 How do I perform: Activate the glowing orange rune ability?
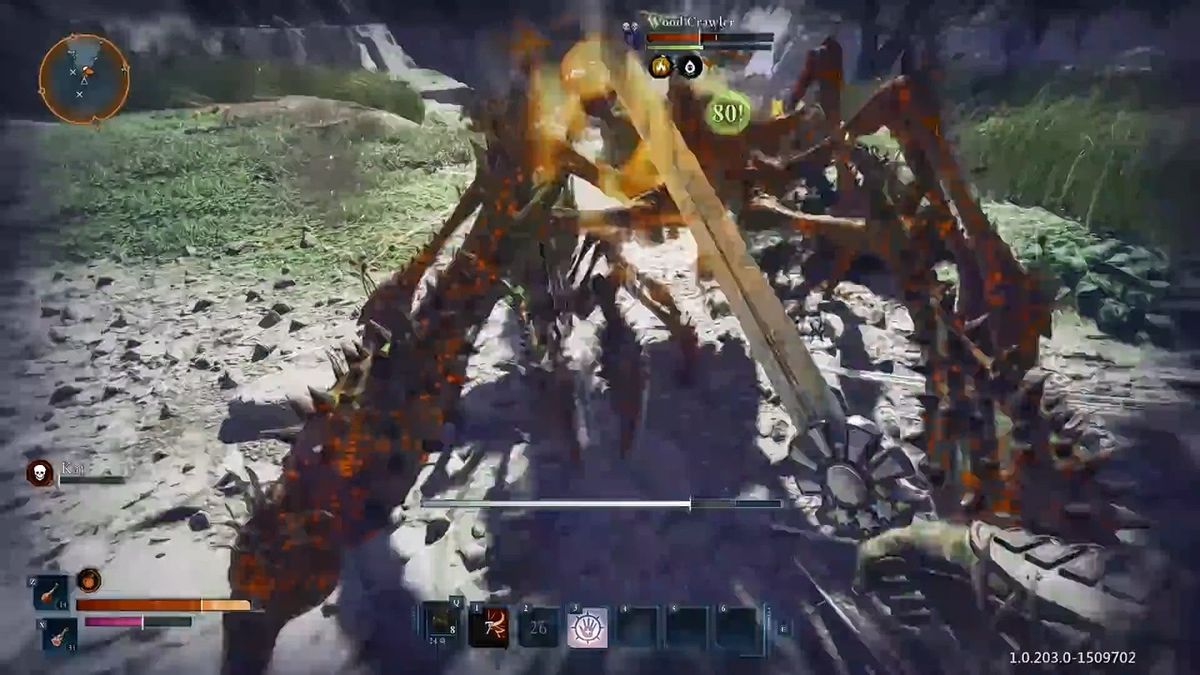click(x=489, y=627)
